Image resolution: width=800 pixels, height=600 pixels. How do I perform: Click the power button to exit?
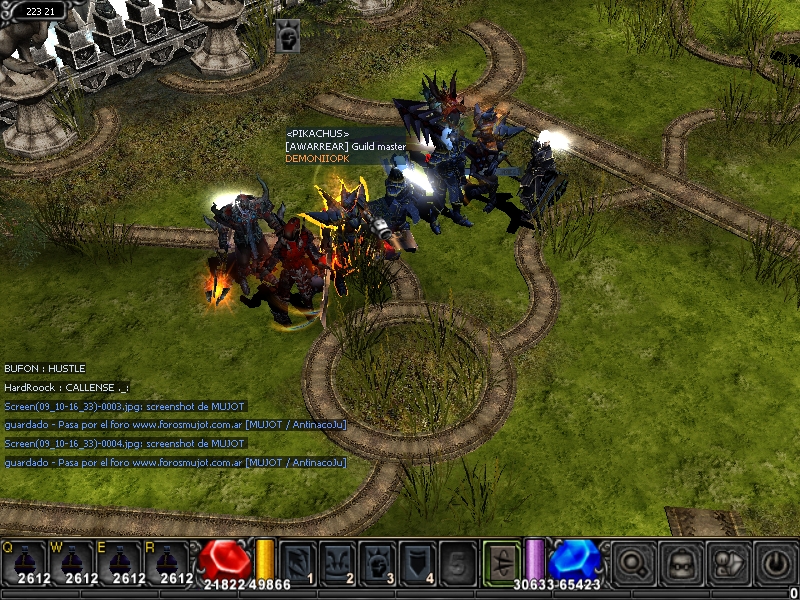point(776,563)
